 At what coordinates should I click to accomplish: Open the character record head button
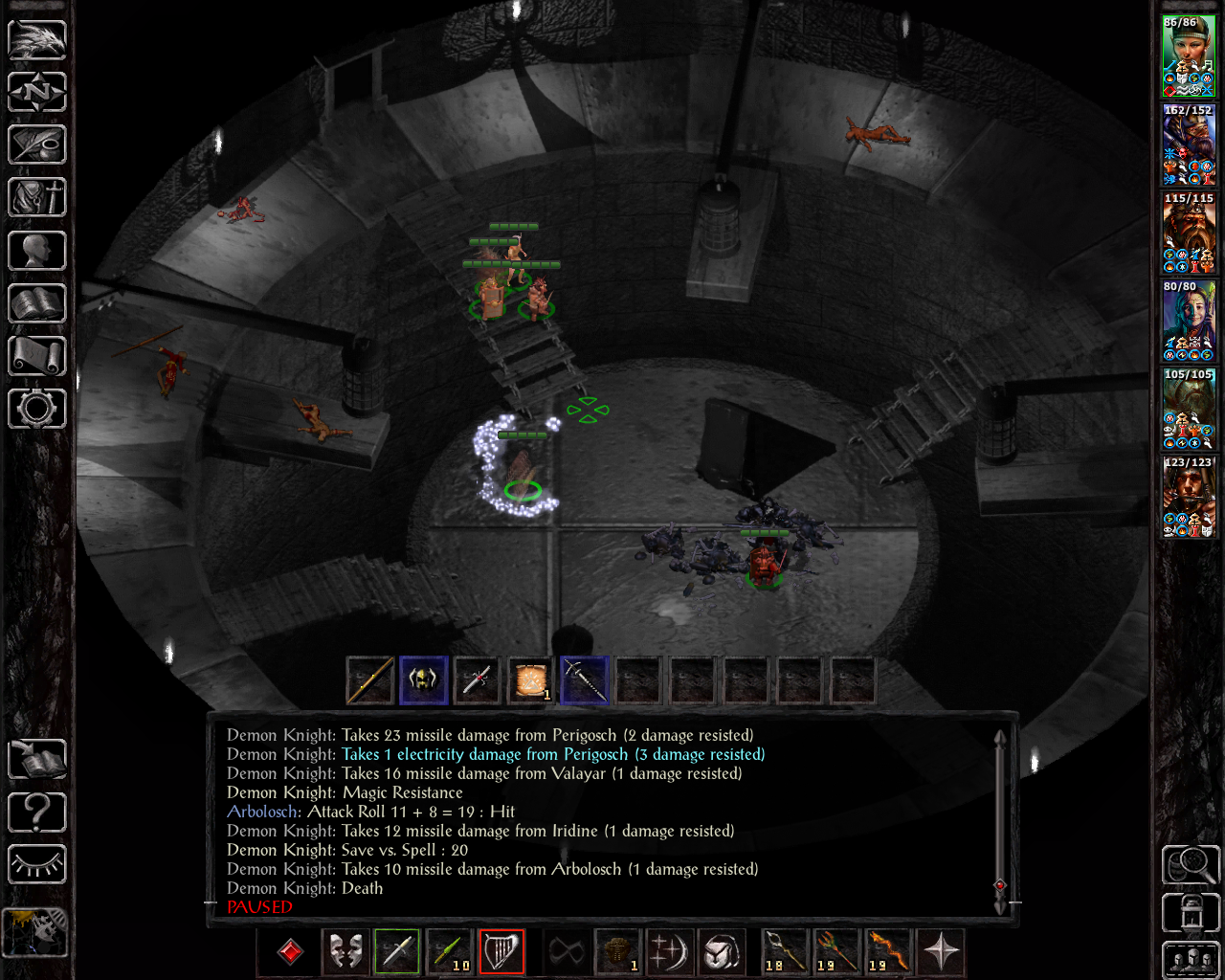click(x=37, y=251)
